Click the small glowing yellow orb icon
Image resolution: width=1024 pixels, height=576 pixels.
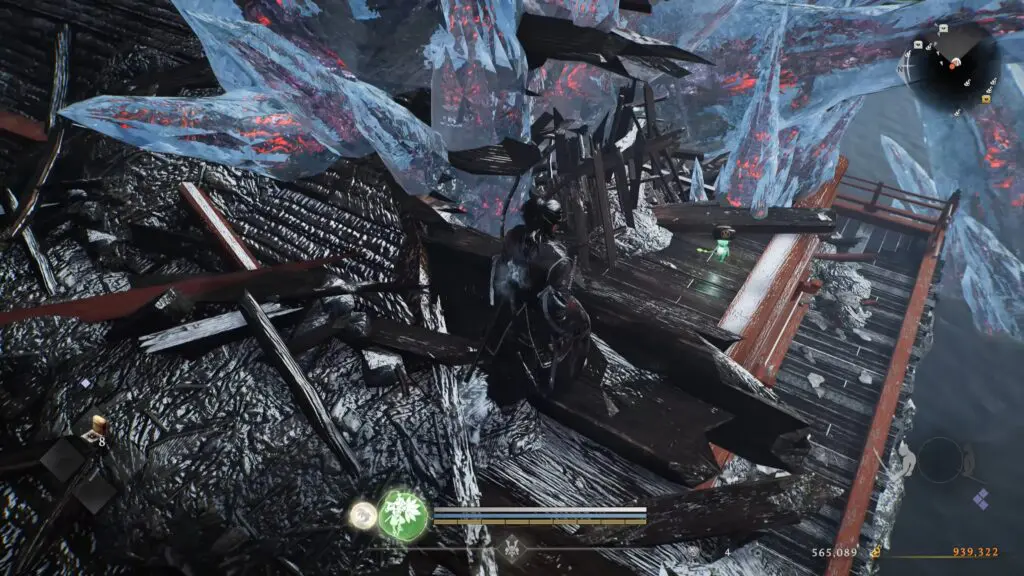tap(362, 516)
